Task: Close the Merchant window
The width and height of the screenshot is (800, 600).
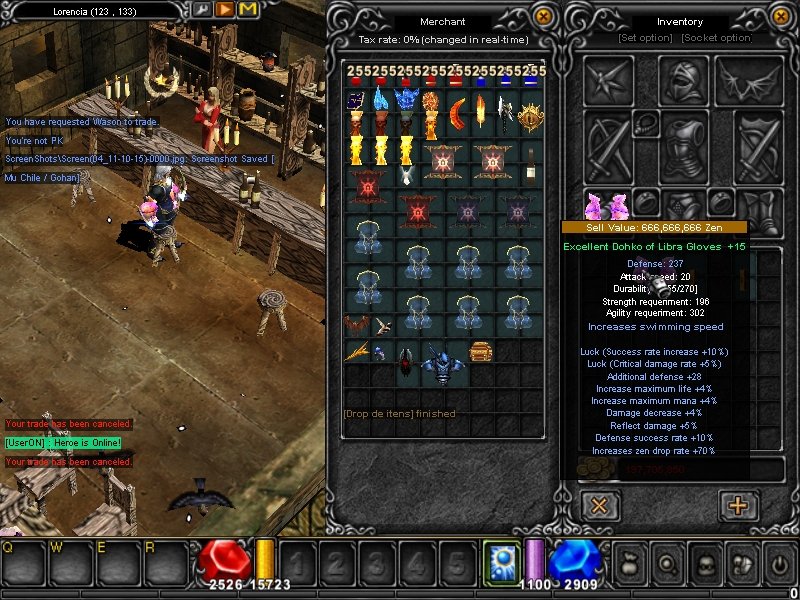Action: point(543,16)
